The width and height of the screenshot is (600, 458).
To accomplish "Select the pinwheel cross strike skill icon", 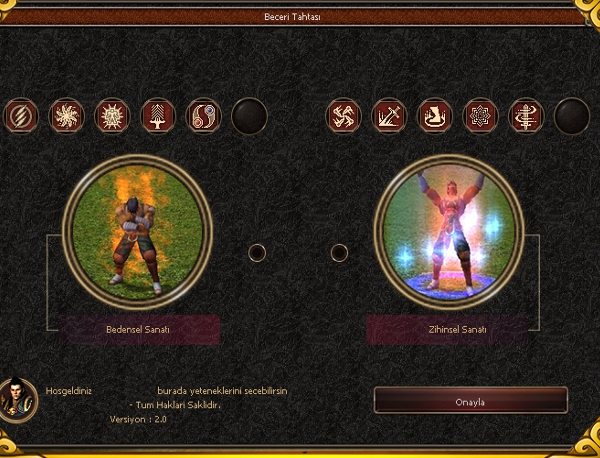I will point(343,116).
